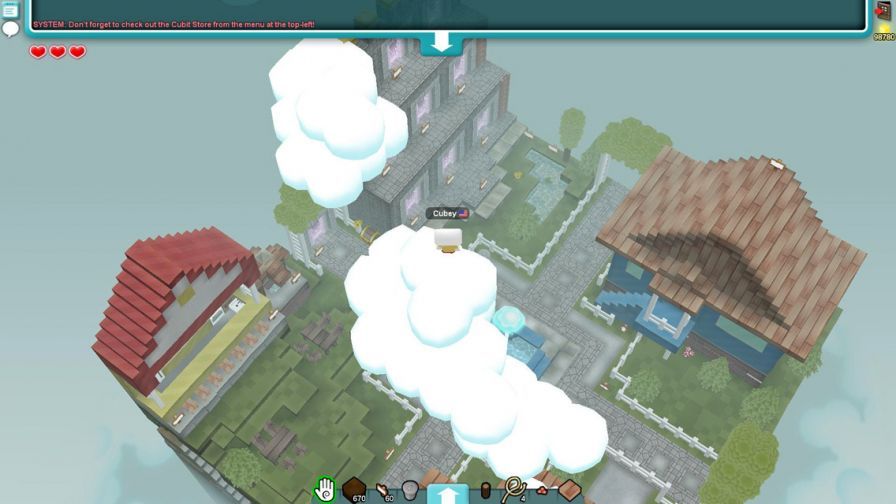Open the chat speech bubble
The height and width of the screenshot is (504, 896).
click(11, 29)
